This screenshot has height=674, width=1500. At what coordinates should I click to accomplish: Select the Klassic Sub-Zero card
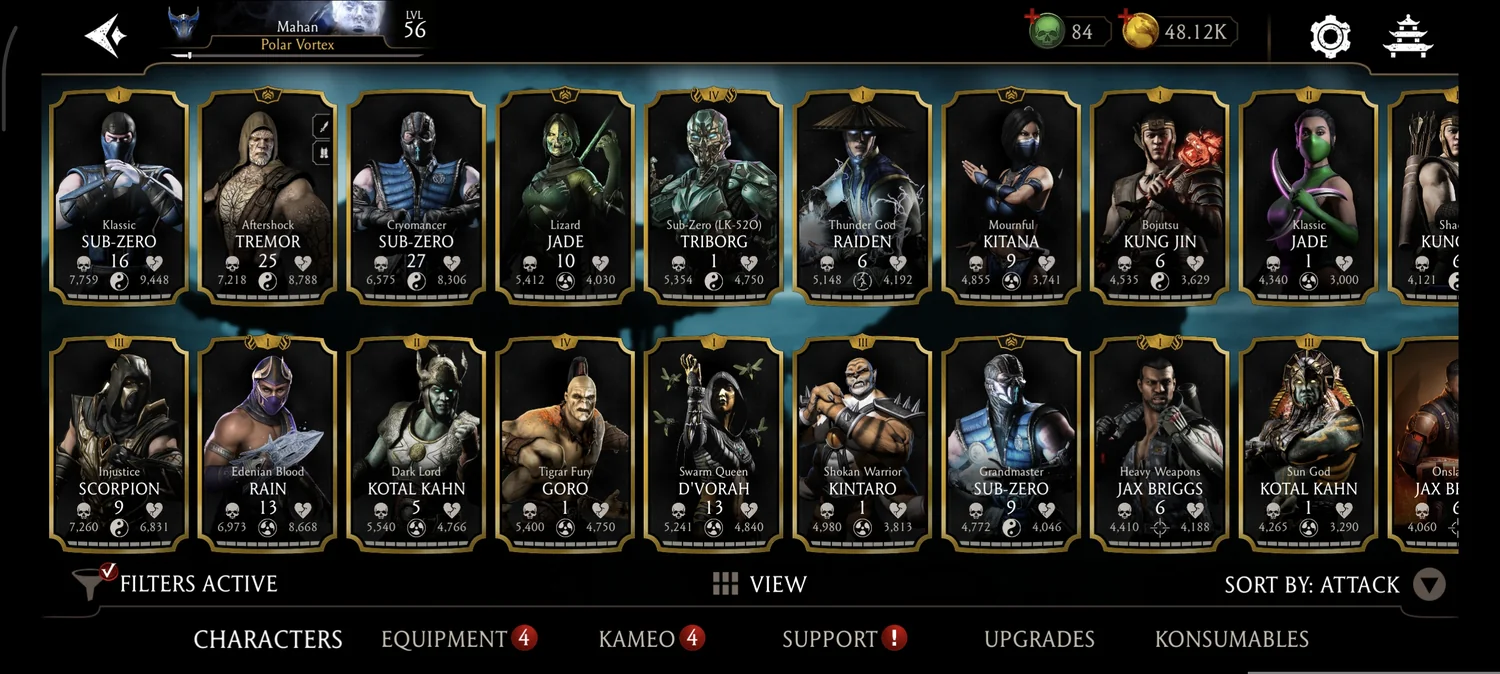[x=119, y=195]
